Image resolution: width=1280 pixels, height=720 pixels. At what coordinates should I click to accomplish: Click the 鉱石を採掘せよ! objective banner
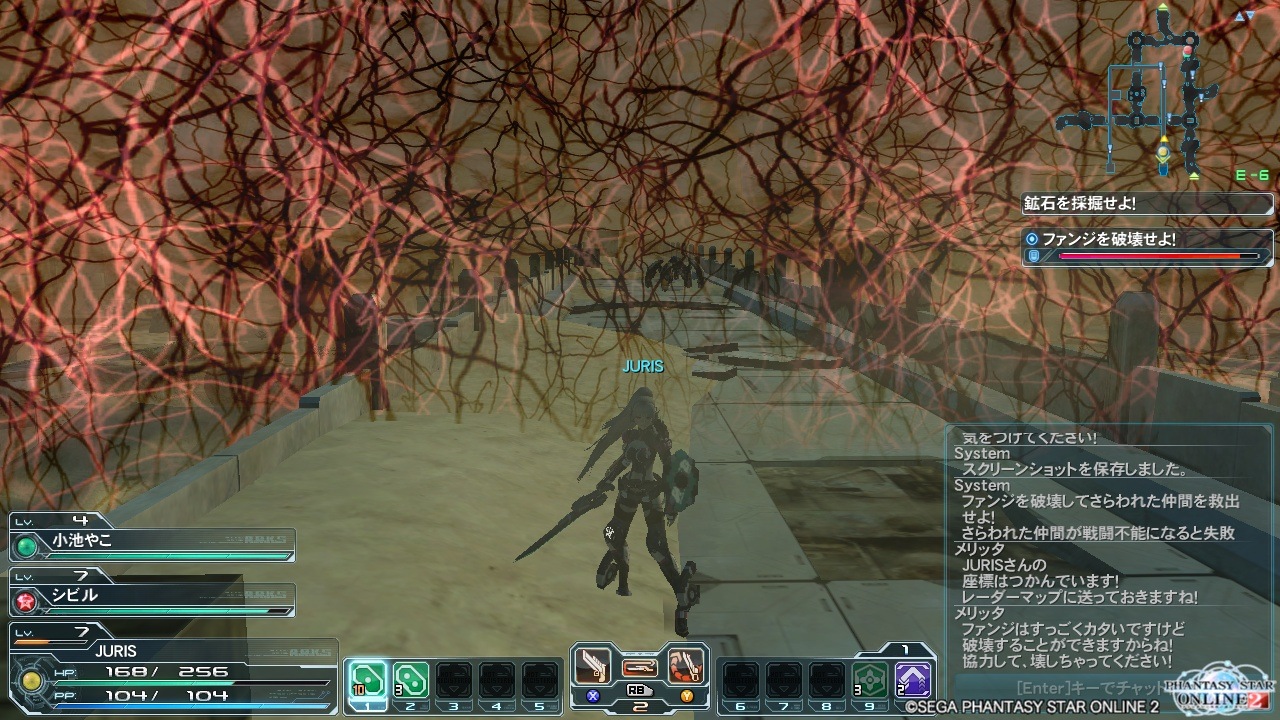(1147, 204)
